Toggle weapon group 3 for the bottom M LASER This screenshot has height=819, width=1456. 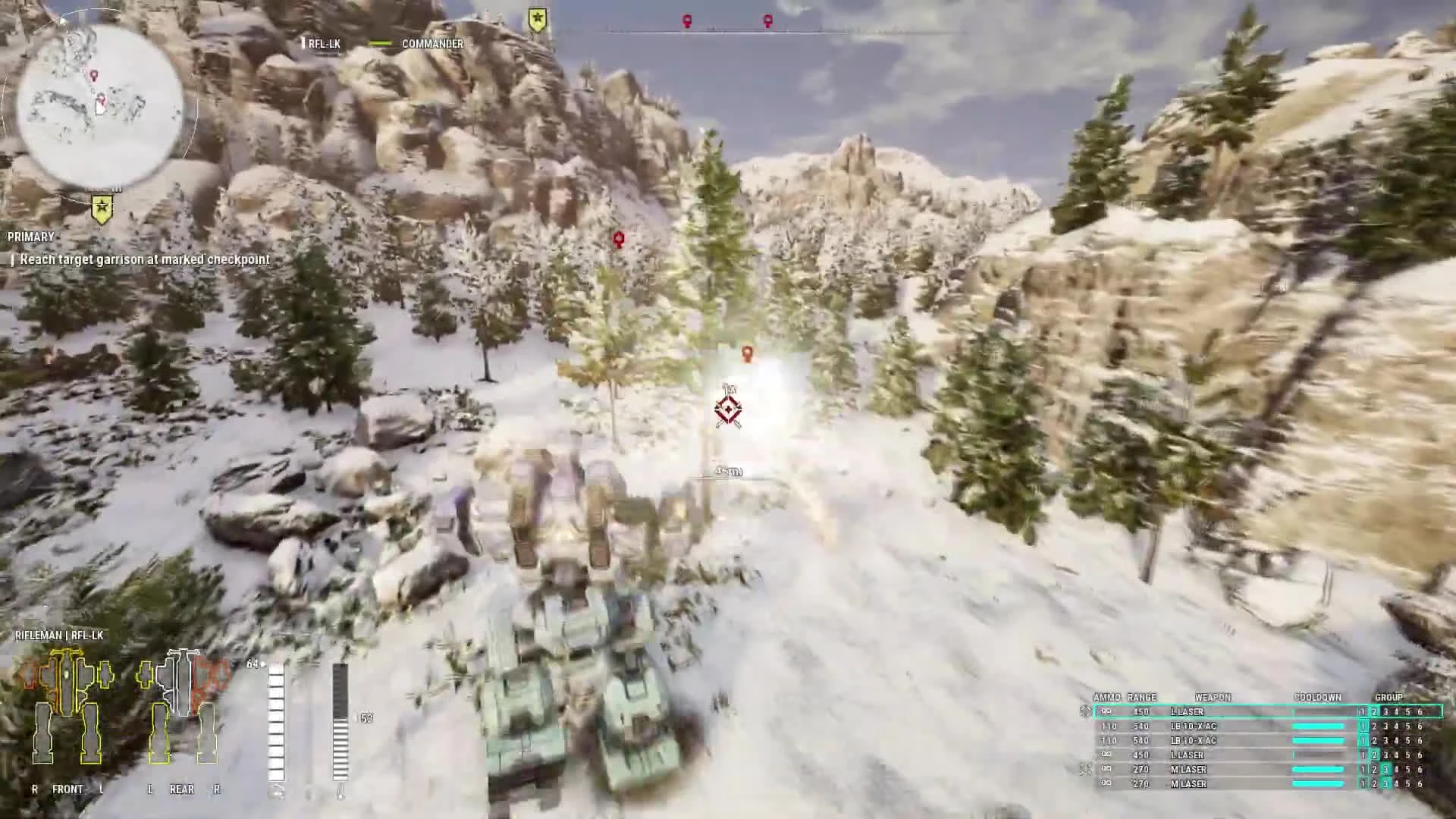1386,783
